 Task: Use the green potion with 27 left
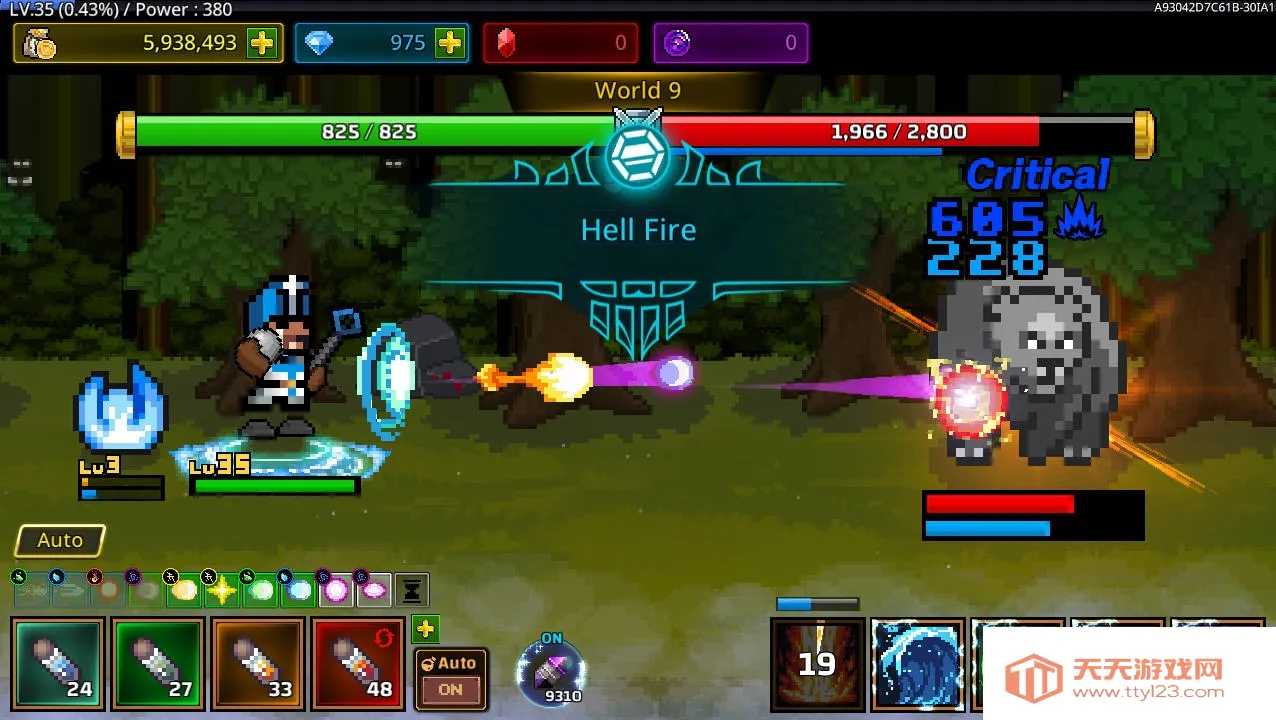click(x=158, y=663)
